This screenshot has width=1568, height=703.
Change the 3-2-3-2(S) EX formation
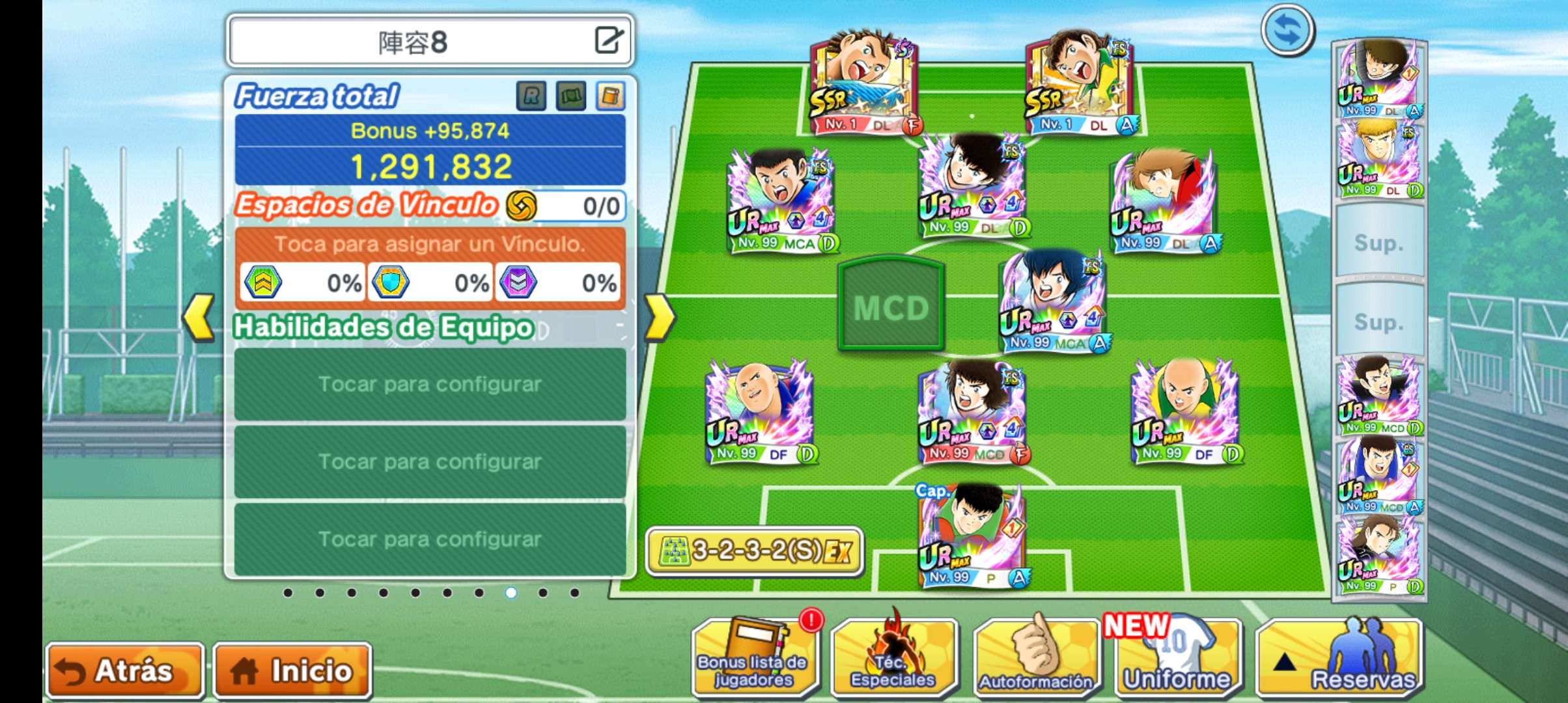coord(755,551)
